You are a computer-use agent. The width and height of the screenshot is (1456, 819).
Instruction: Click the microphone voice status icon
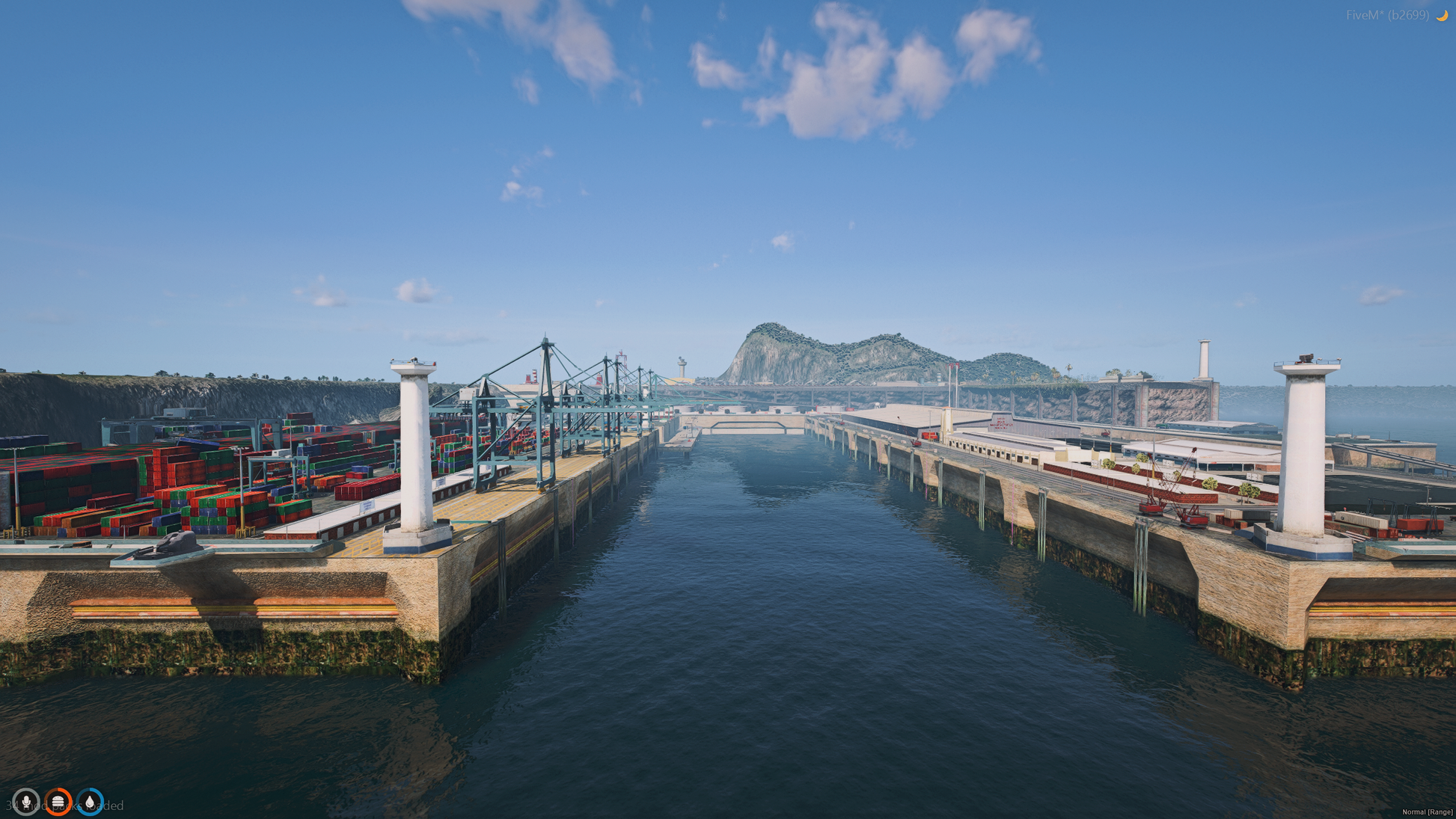pyautogui.click(x=26, y=802)
